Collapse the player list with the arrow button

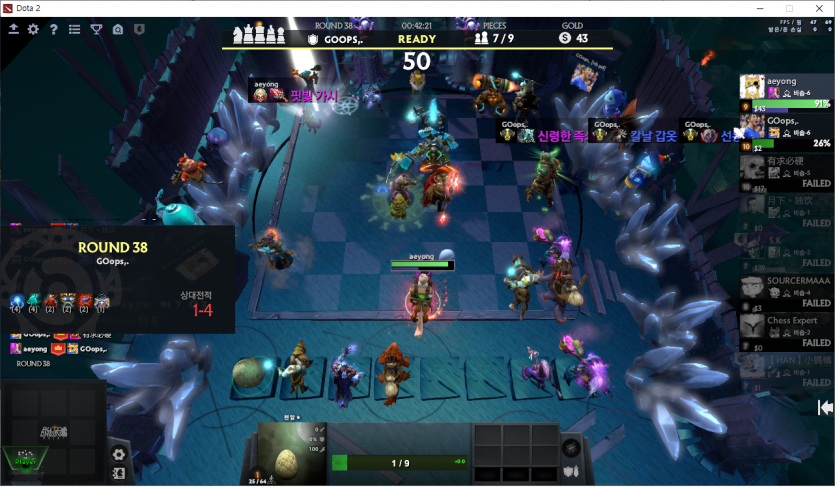(x=825, y=407)
